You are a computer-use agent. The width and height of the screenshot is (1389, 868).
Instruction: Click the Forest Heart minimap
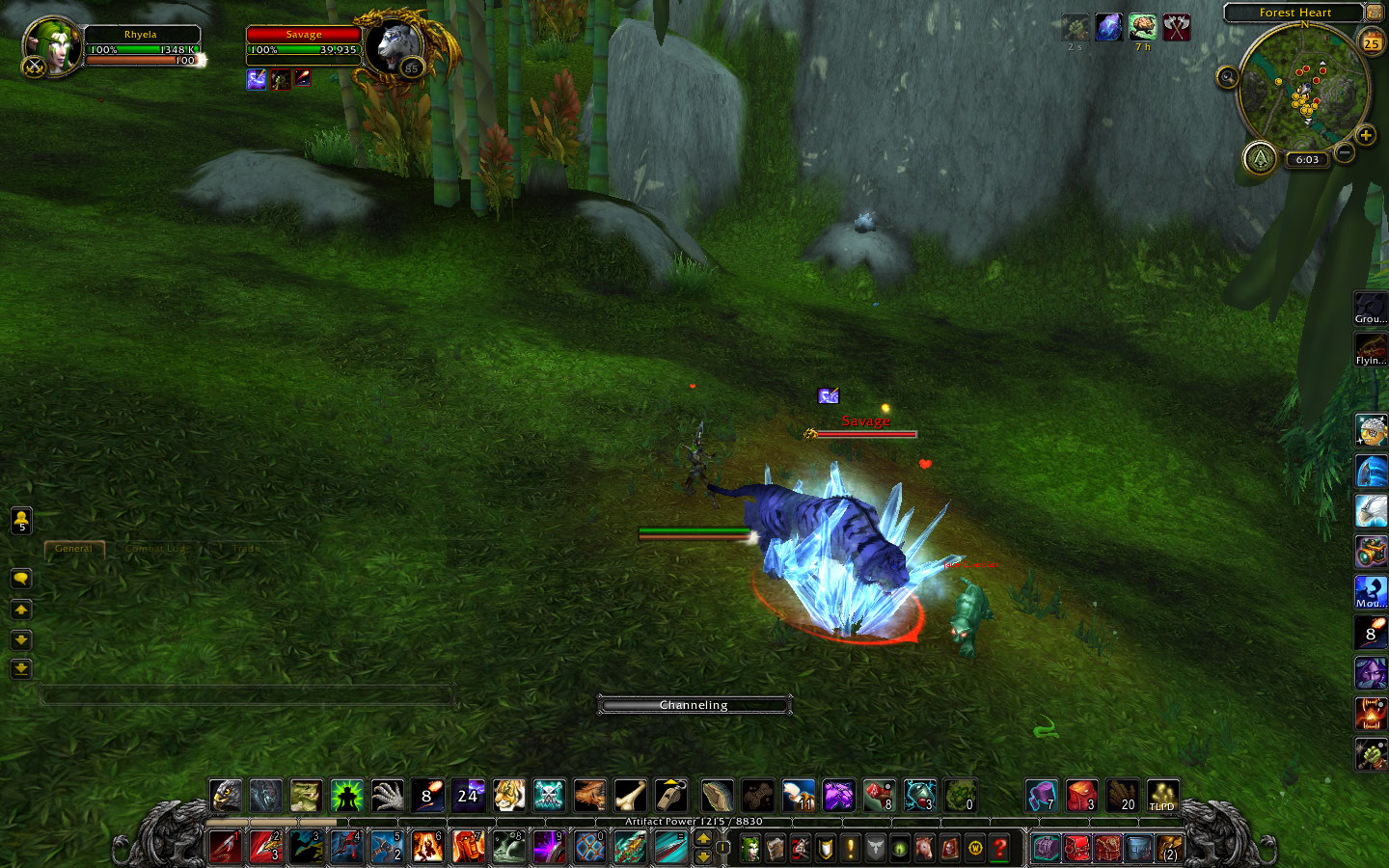1303,87
